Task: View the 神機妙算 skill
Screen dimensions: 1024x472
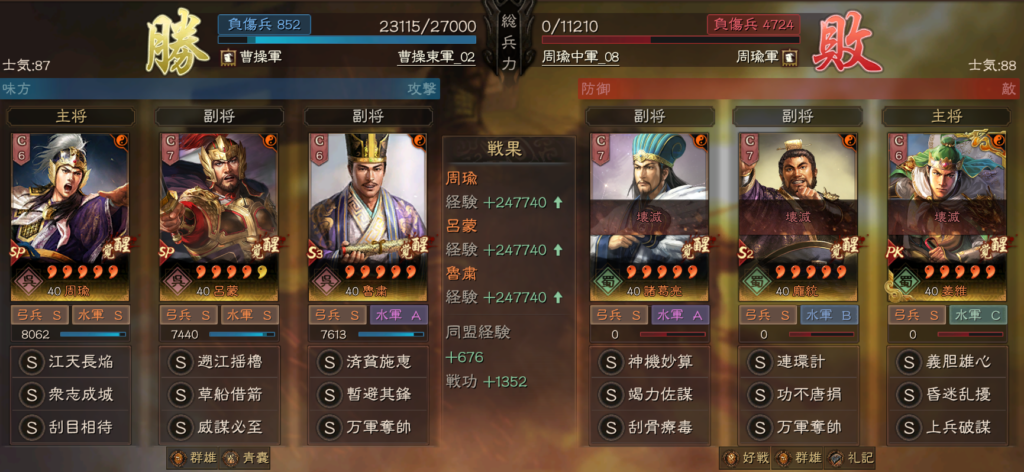Action: pyautogui.click(x=651, y=361)
